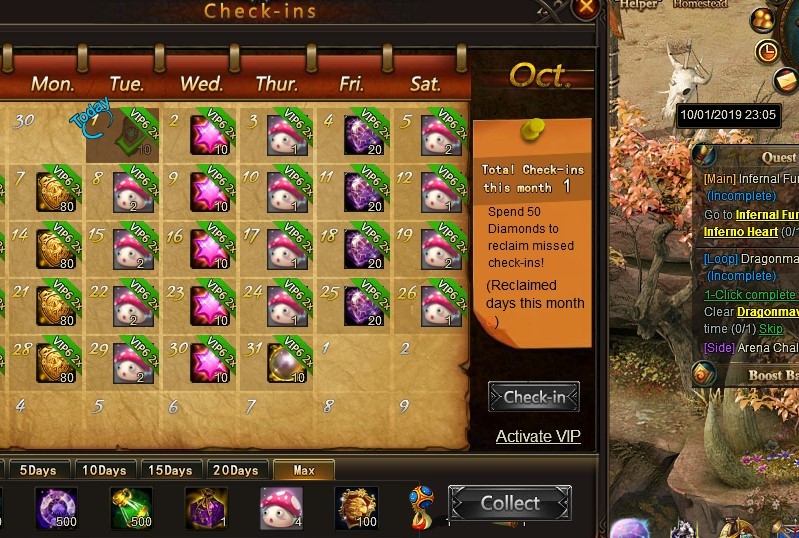
Task: Click the Check-in button
Action: pyautogui.click(x=534, y=397)
